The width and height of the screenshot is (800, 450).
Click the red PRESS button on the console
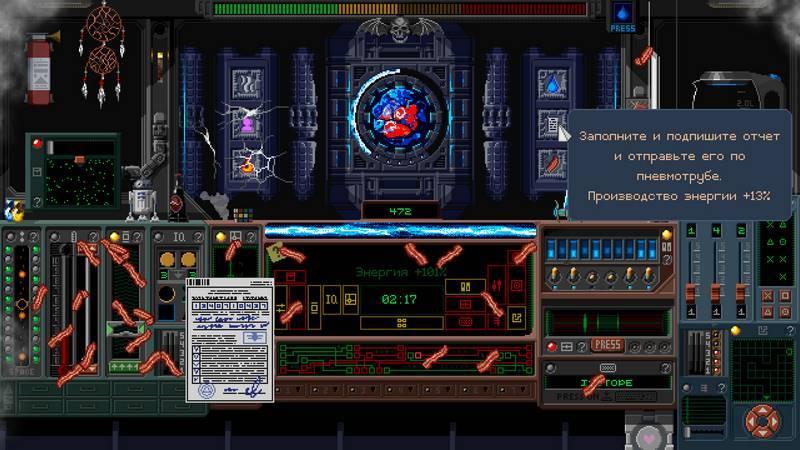pos(607,345)
